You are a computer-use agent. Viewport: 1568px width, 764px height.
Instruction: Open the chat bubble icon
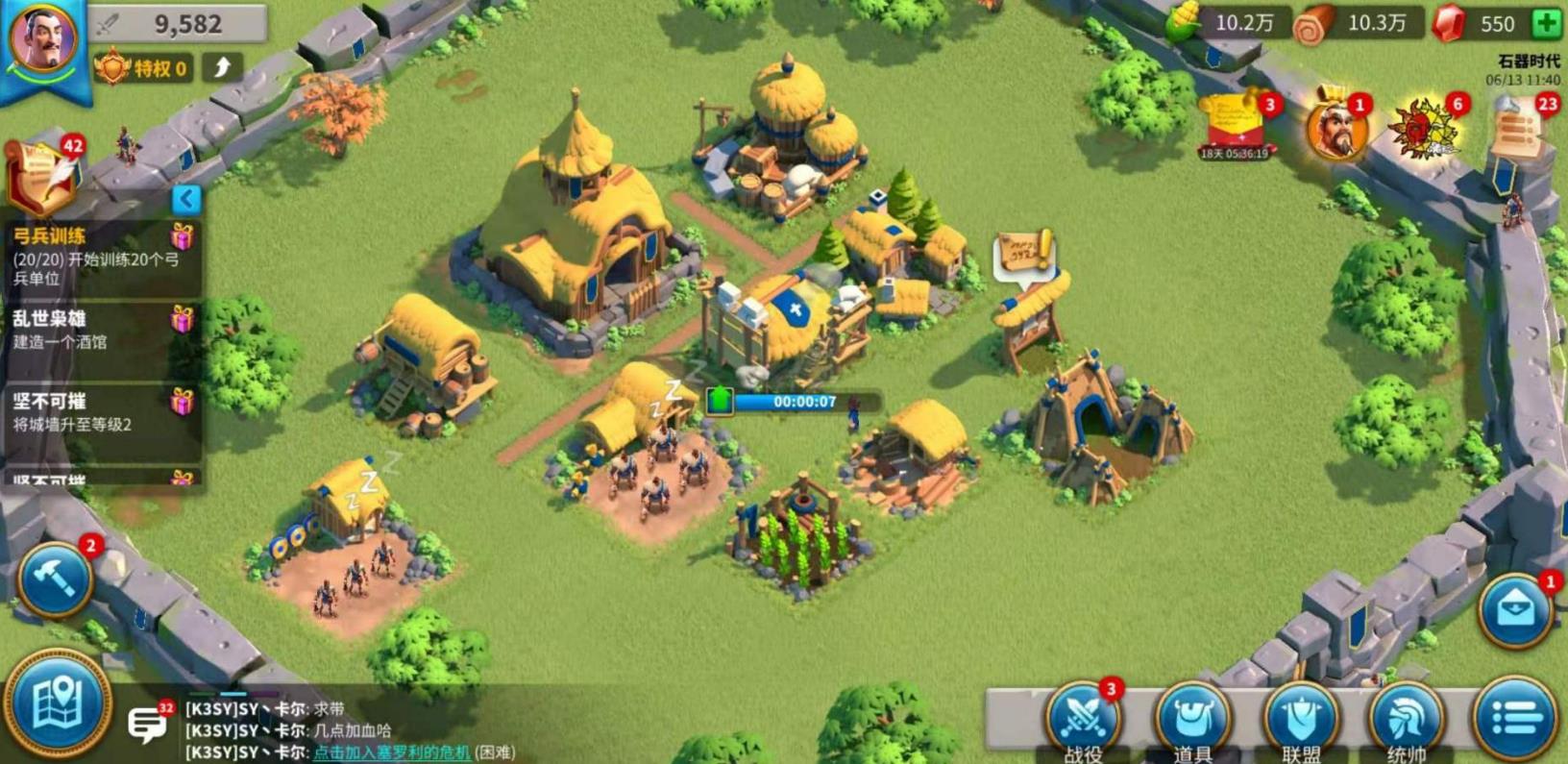click(x=148, y=723)
